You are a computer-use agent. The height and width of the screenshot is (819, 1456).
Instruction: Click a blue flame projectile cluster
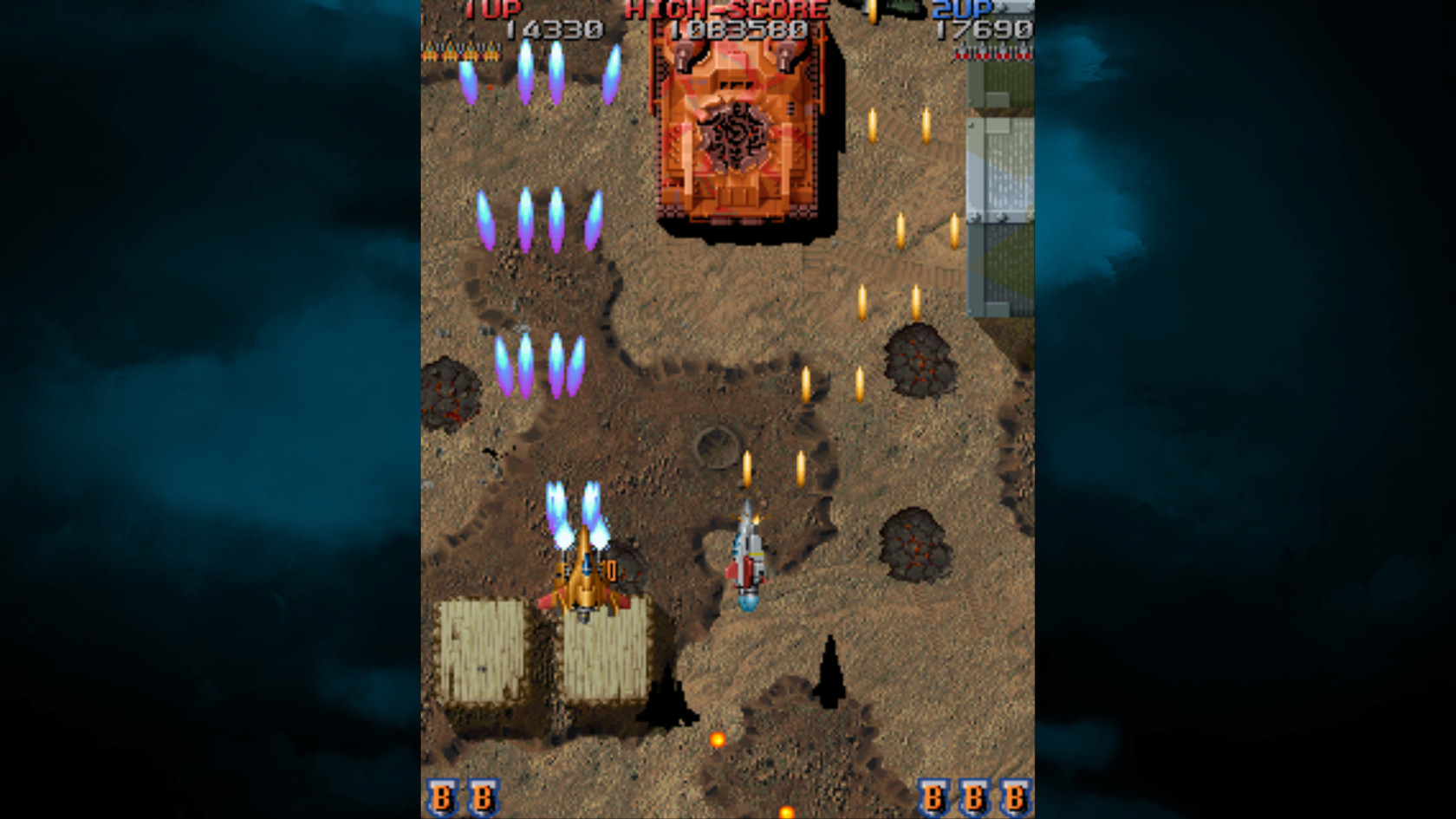537,217
